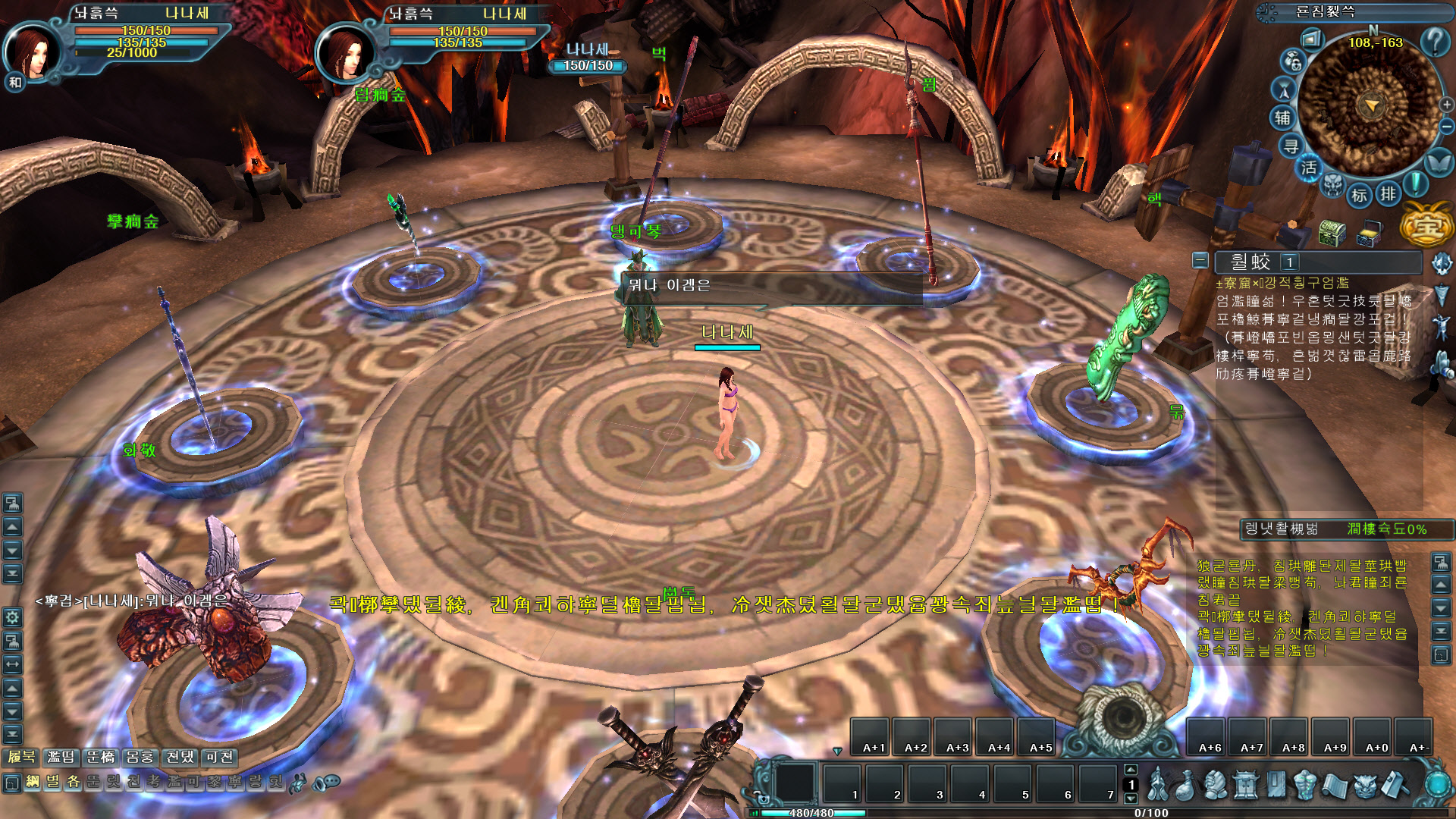Open the beast head menu icon
This screenshot has height=819, width=1456.
1364,786
